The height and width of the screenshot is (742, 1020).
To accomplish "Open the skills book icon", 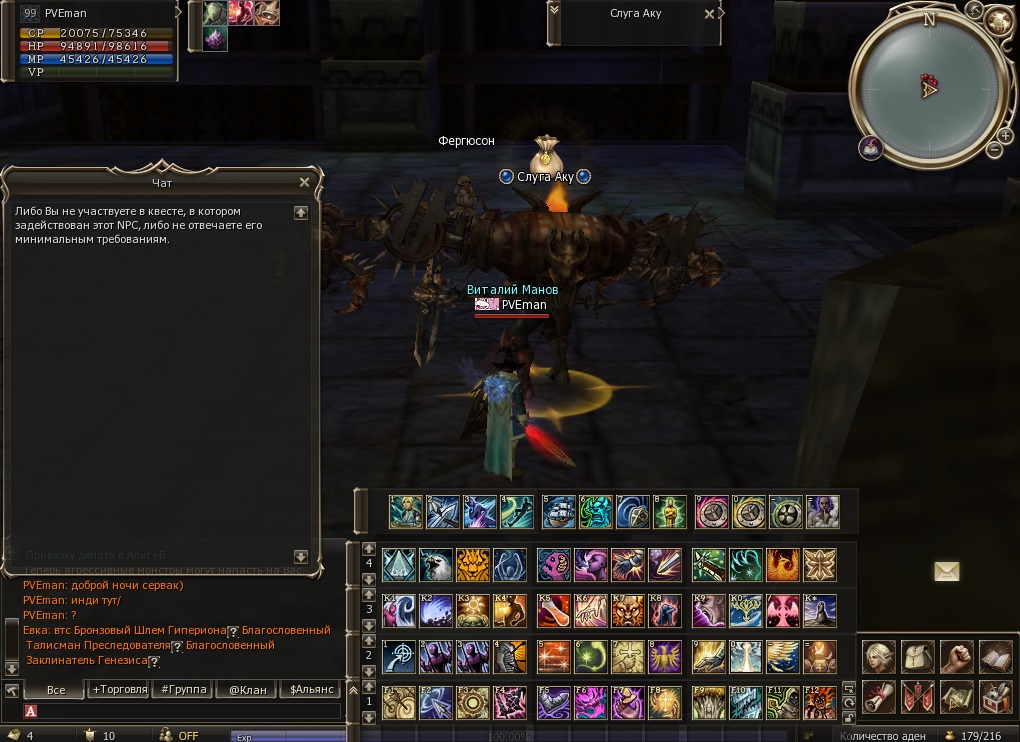I will 995,657.
